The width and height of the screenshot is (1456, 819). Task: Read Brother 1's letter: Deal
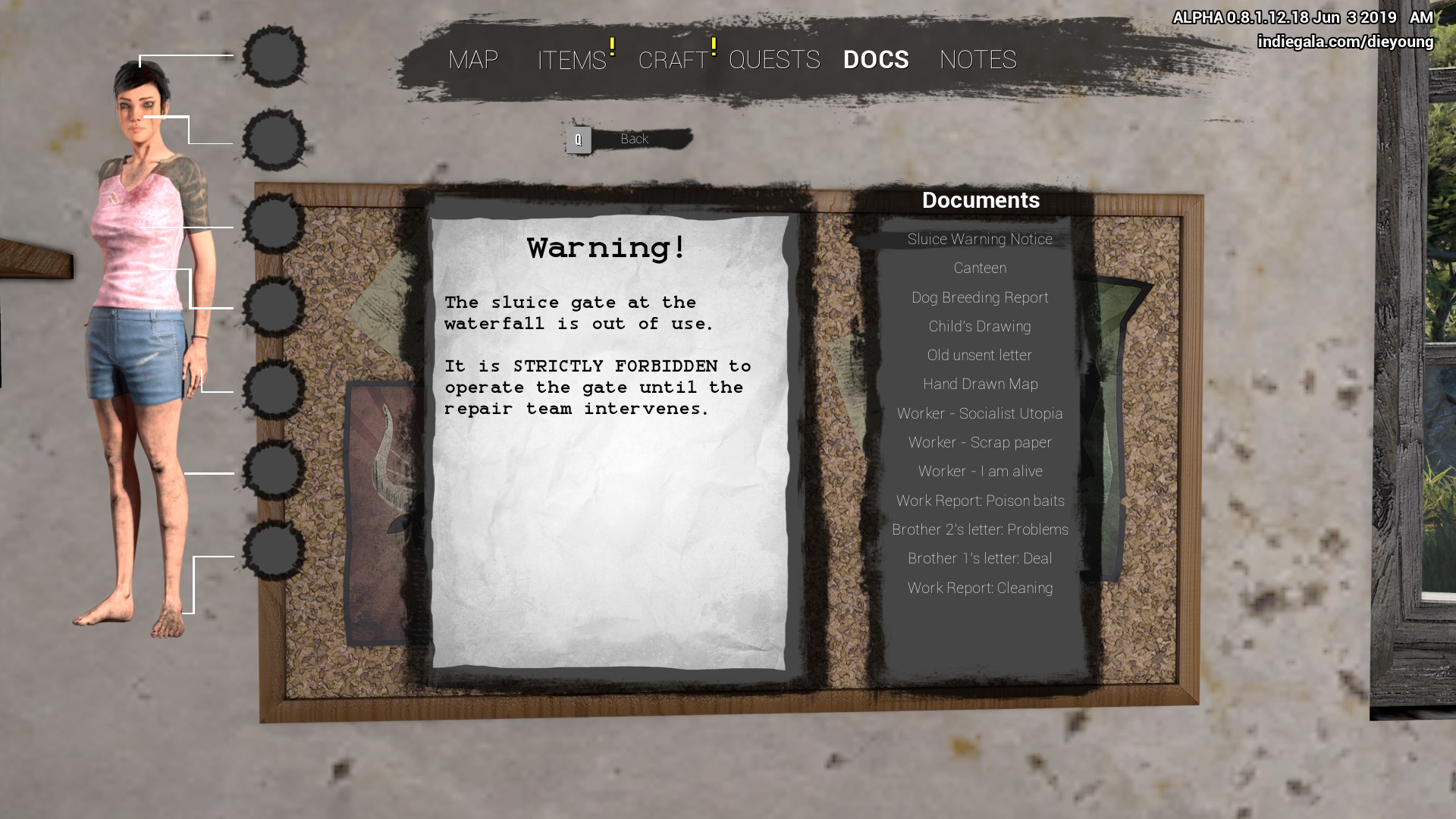[980, 559]
